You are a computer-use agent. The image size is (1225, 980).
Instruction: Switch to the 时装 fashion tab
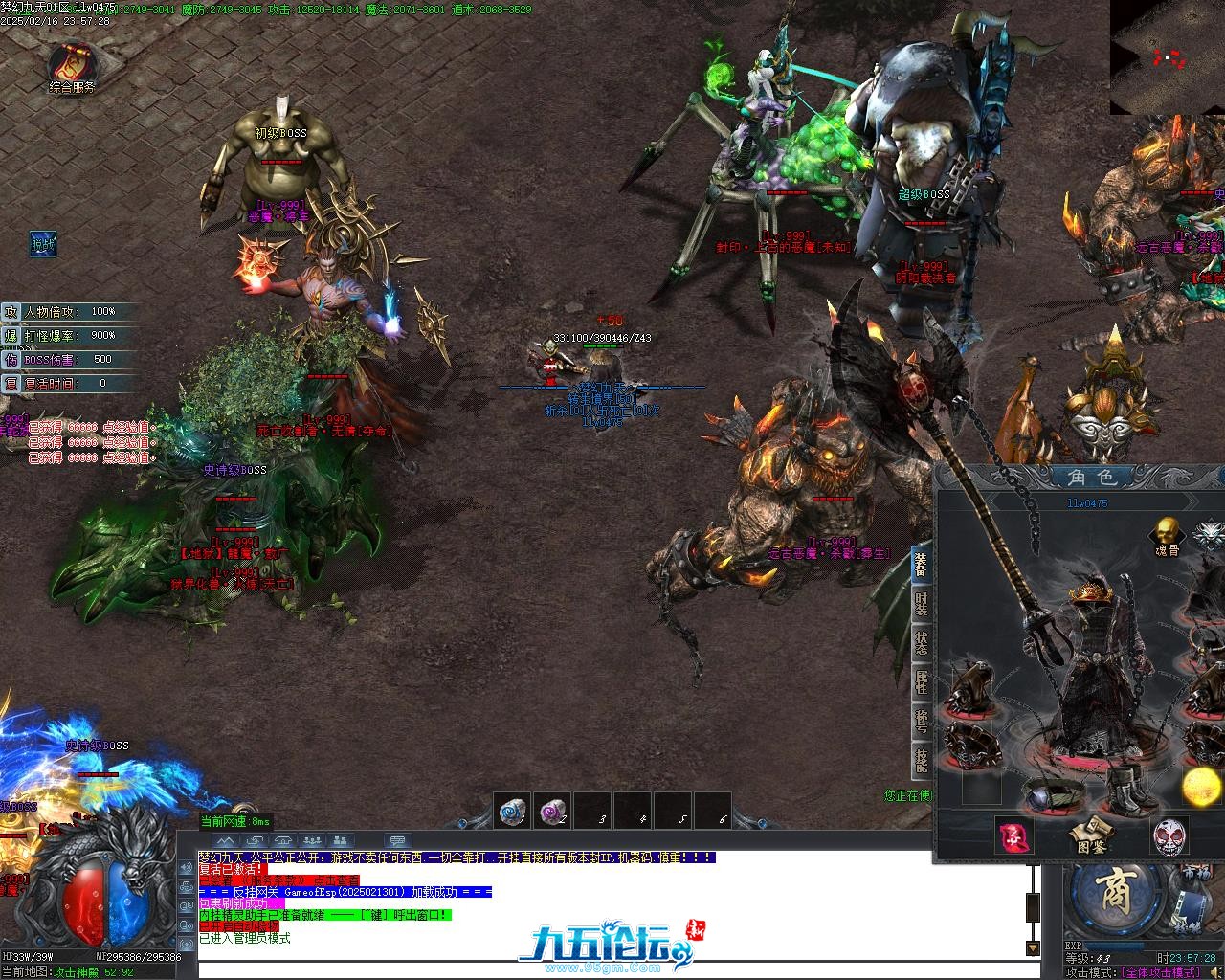pyautogui.click(x=921, y=605)
